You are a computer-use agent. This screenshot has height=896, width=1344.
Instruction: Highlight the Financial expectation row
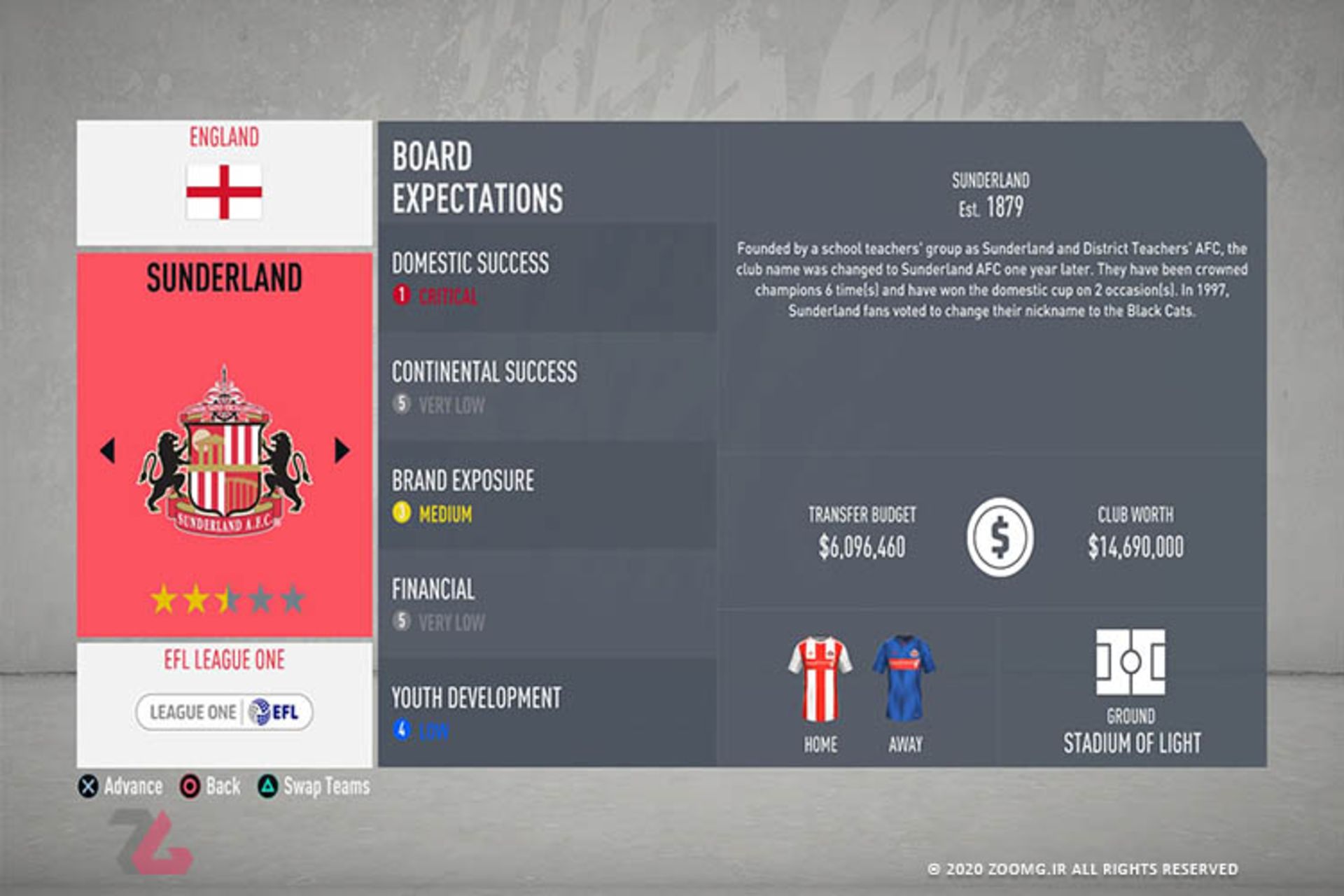click(x=546, y=604)
